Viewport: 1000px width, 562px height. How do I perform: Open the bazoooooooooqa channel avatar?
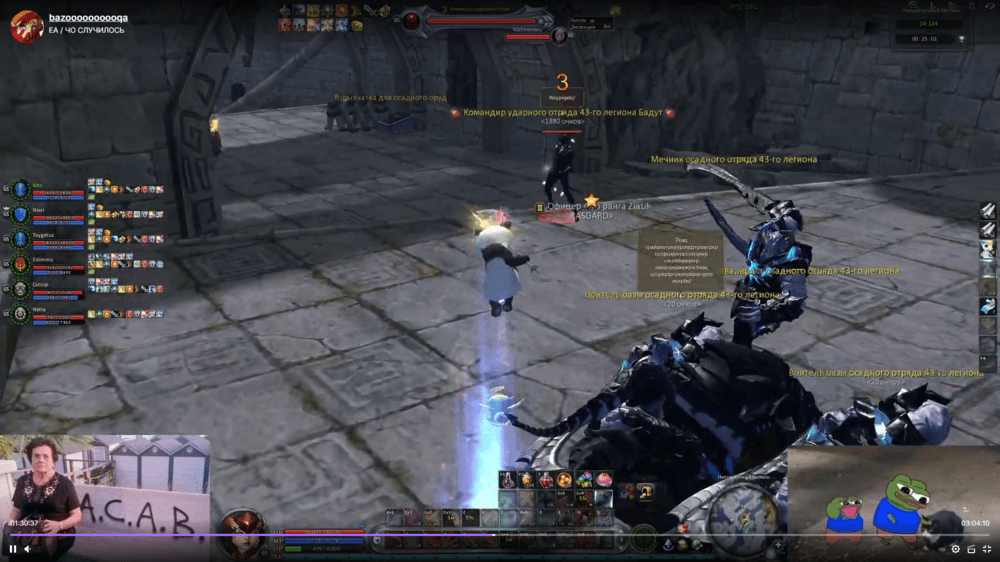[25, 26]
